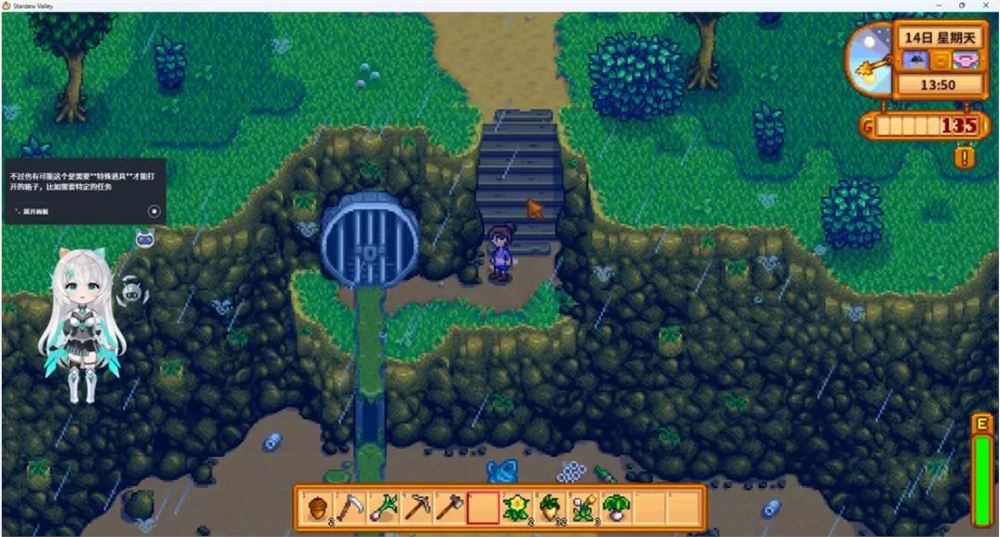
Task: Click the expand panel link in overlay
Action: [35, 212]
